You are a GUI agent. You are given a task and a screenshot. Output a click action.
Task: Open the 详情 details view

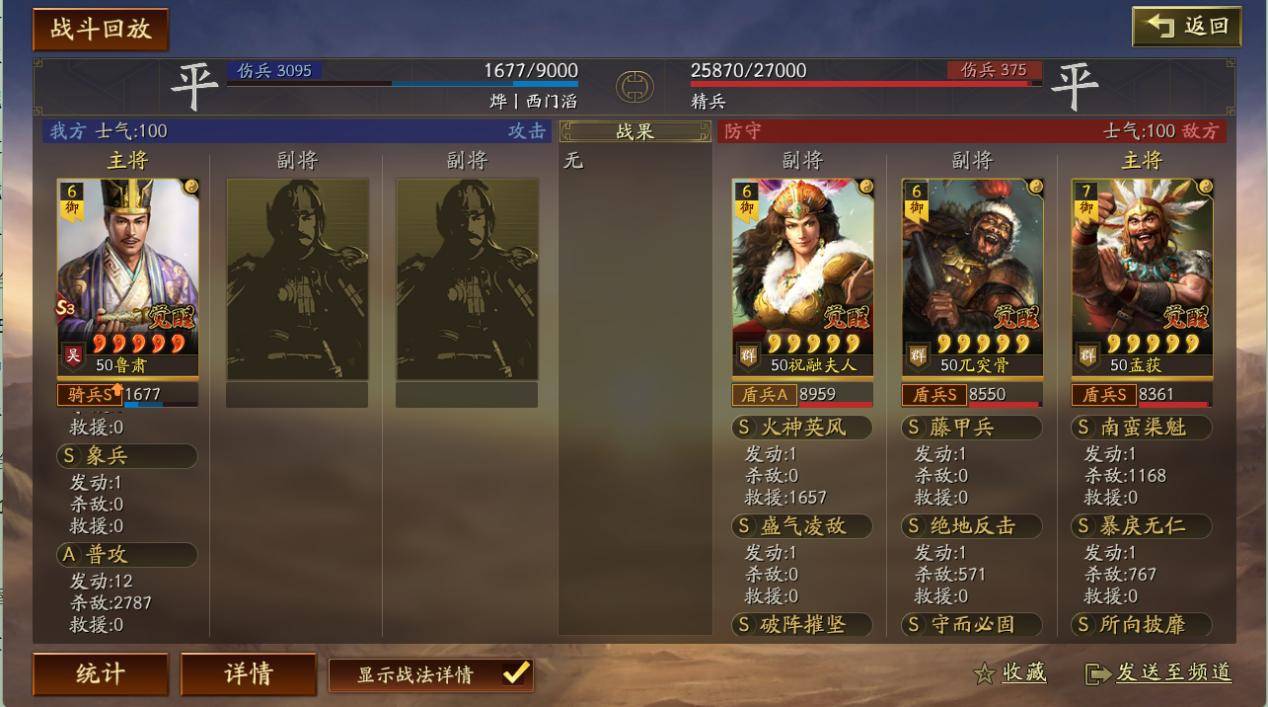point(248,674)
